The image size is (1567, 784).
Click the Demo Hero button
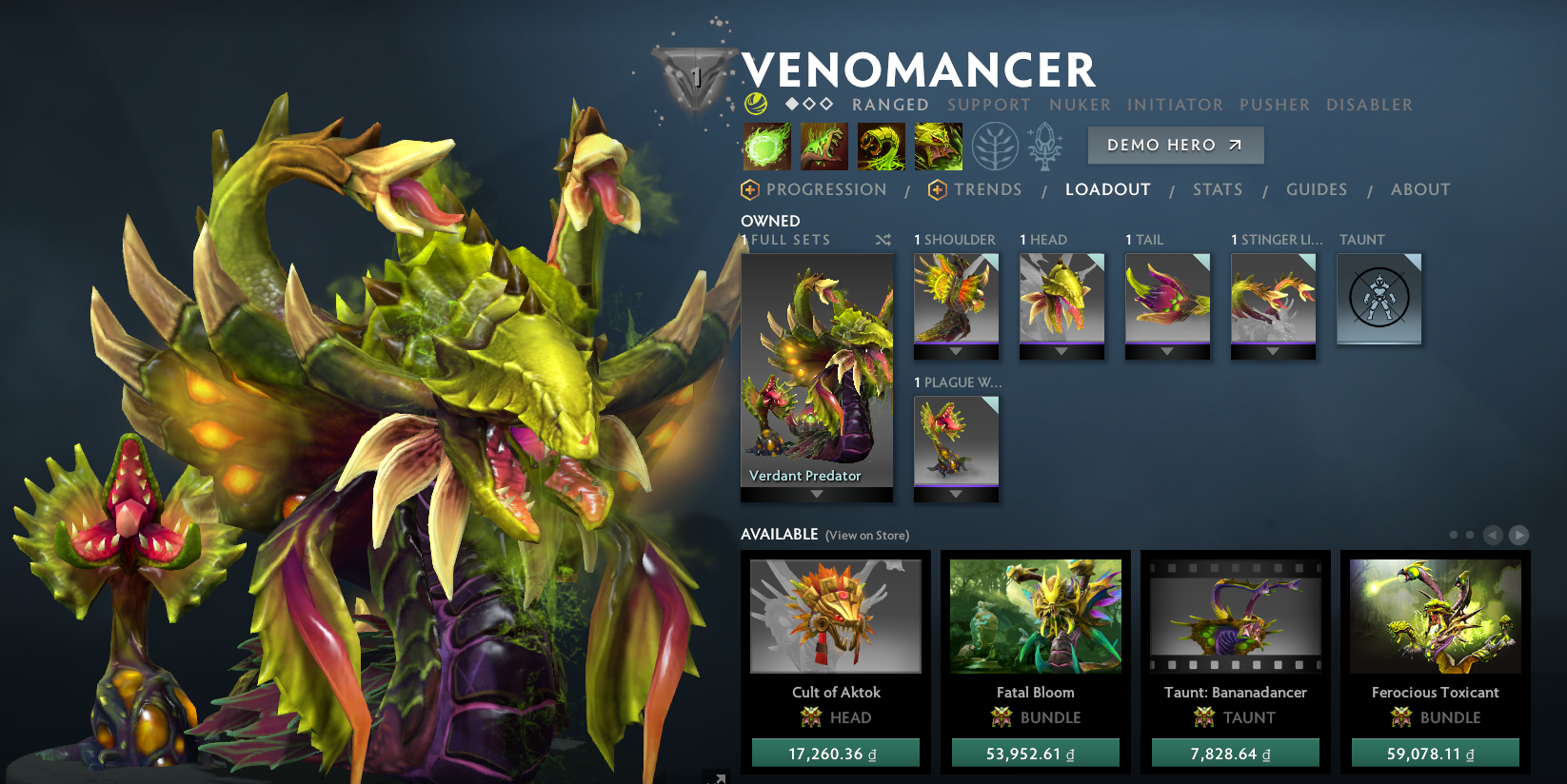(1176, 145)
